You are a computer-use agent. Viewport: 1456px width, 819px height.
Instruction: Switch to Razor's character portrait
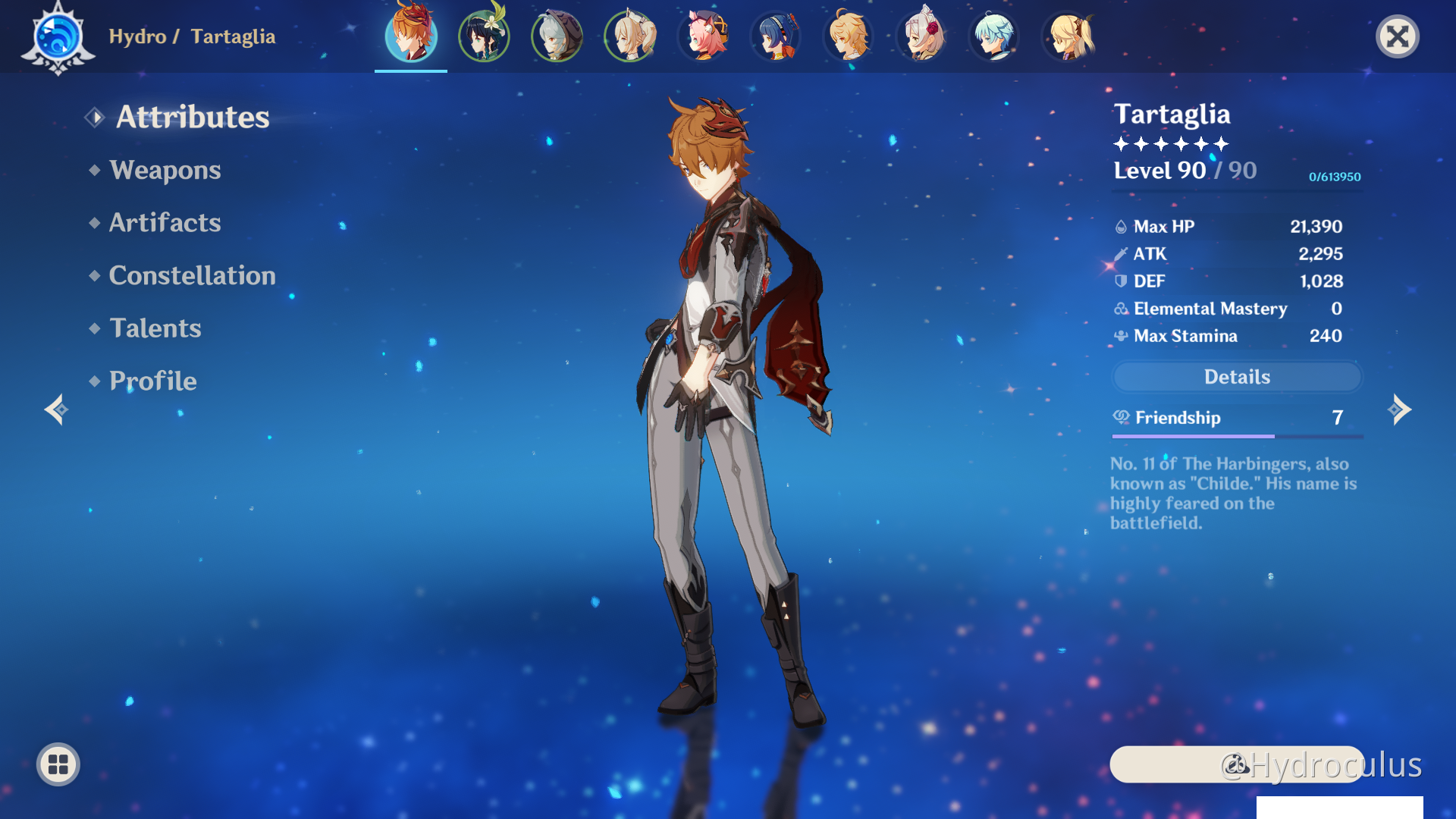557,36
